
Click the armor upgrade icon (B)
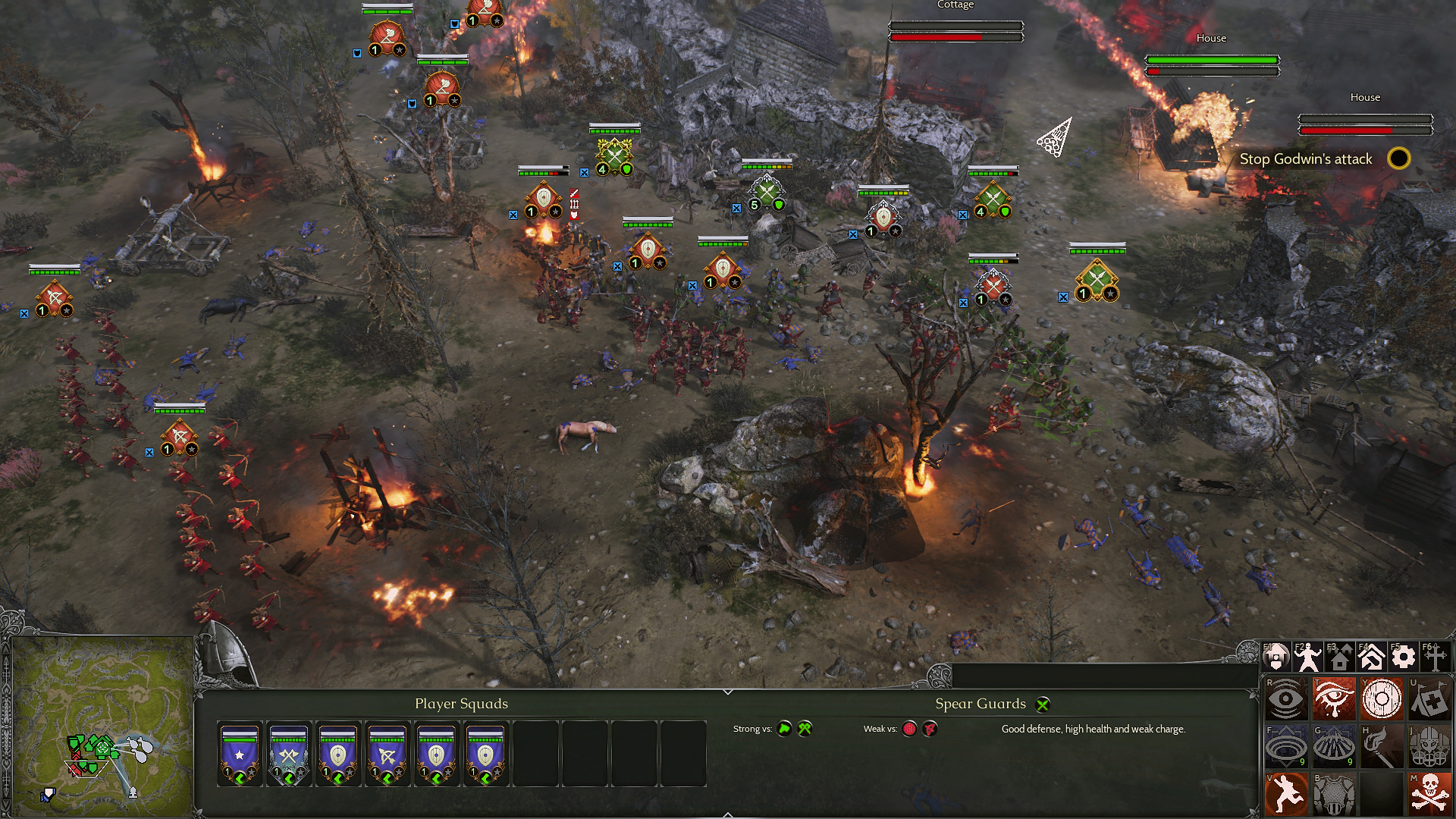[x=1335, y=795]
